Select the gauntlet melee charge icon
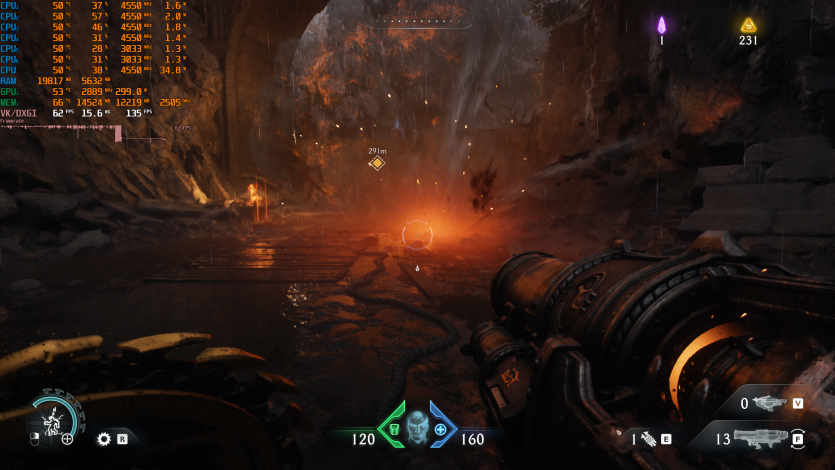This screenshot has height=470, width=835. tap(648, 438)
